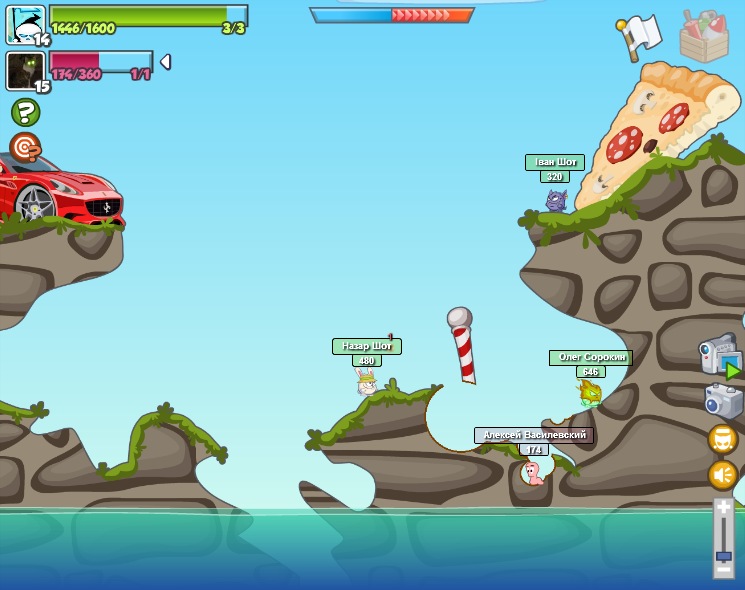The image size is (745, 590).
Task: Click the white arrow beside the pink bar
Action: click(165, 62)
